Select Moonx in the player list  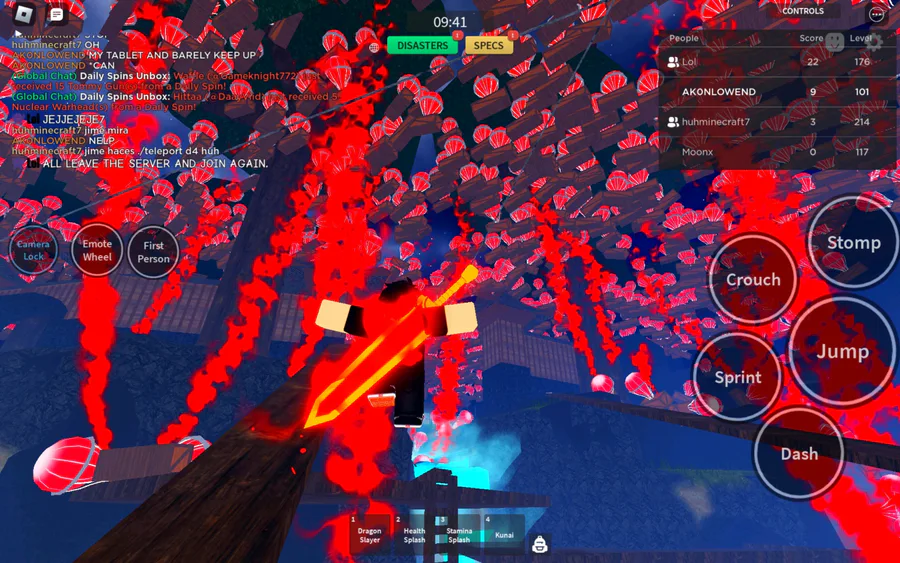(697, 152)
